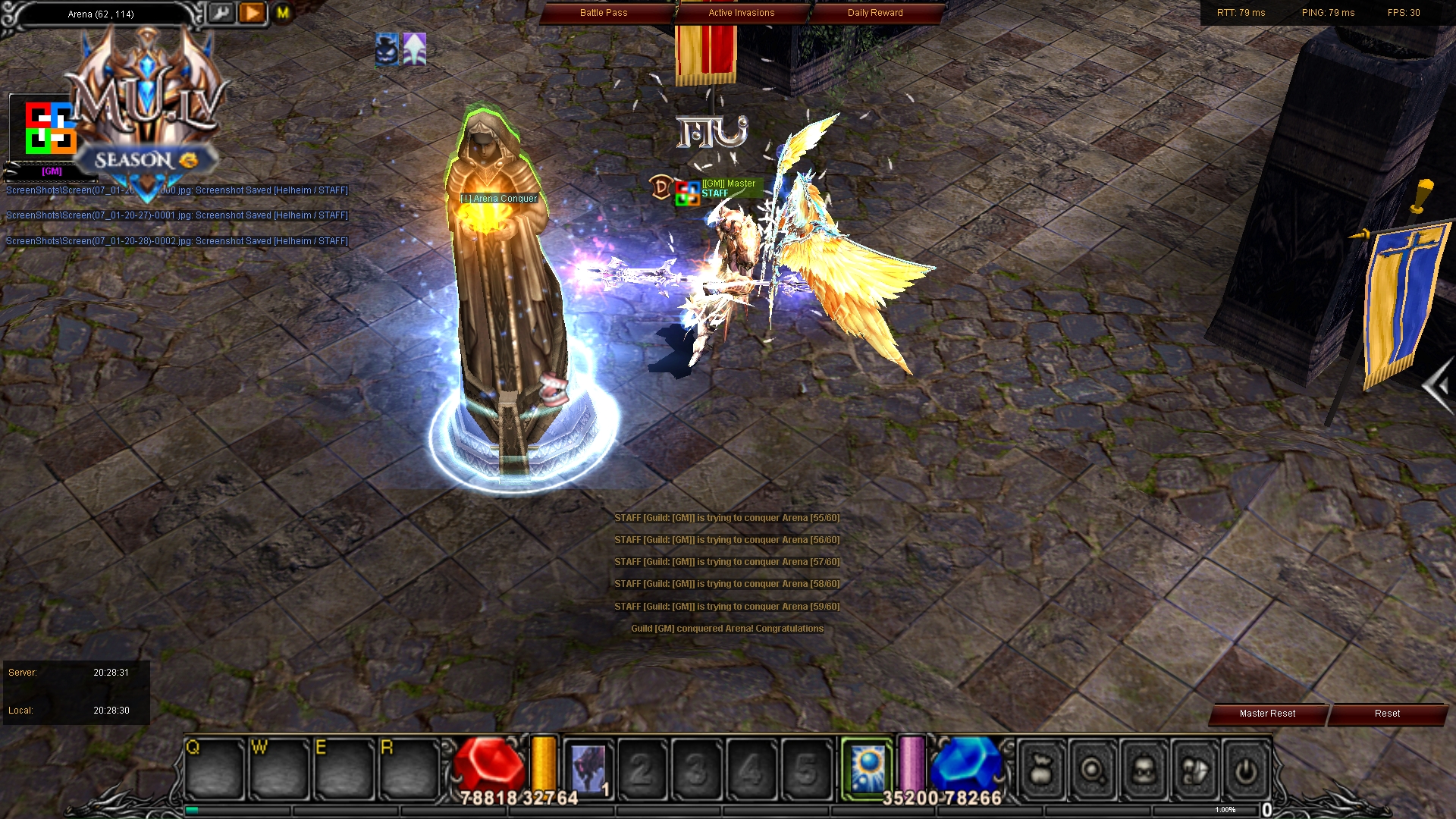Click the empty Q skill slot
The height and width of the screenshot is (819, 1456).
point(215,767)
